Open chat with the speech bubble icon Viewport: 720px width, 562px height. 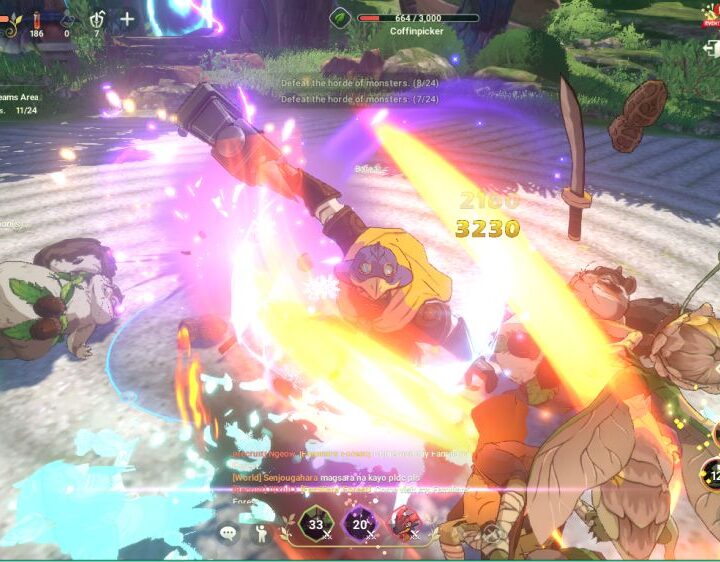pyautogui.click(x=229, y=533)
